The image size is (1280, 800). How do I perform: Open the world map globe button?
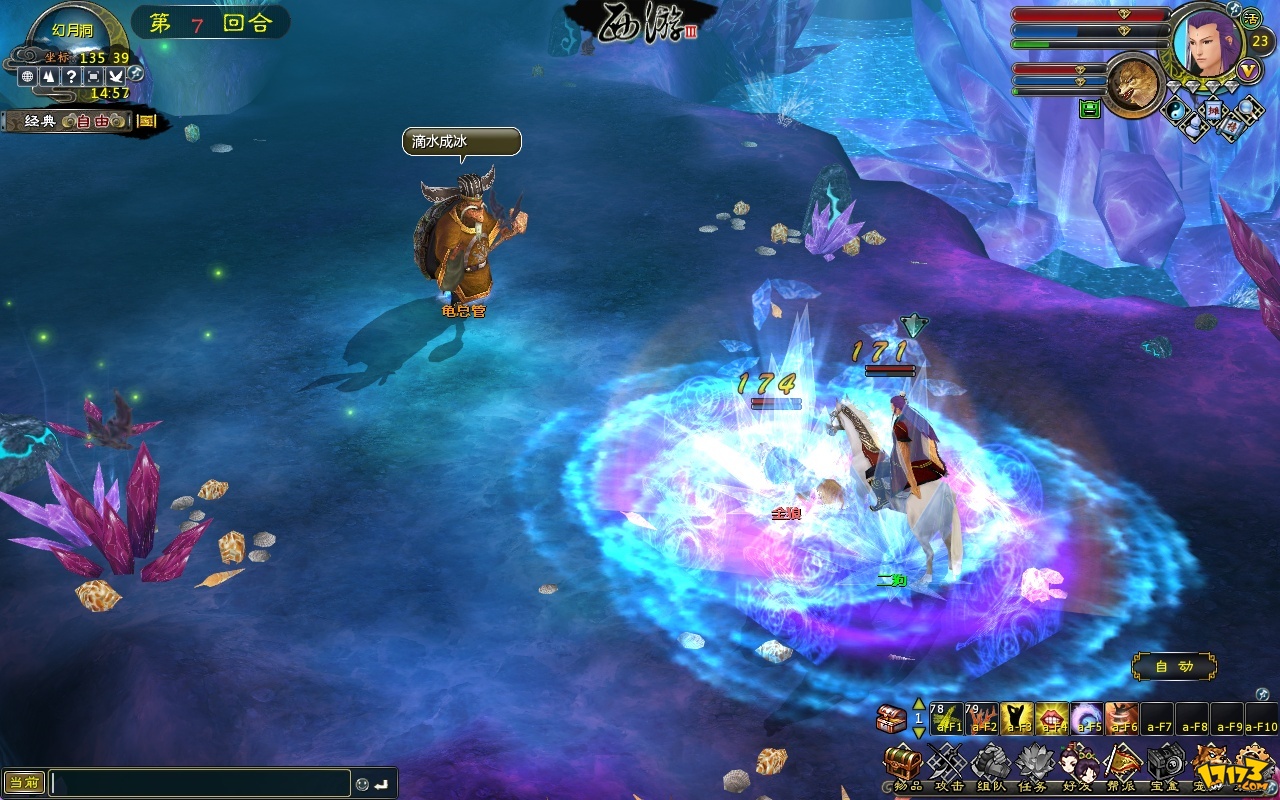click(28, 76)
